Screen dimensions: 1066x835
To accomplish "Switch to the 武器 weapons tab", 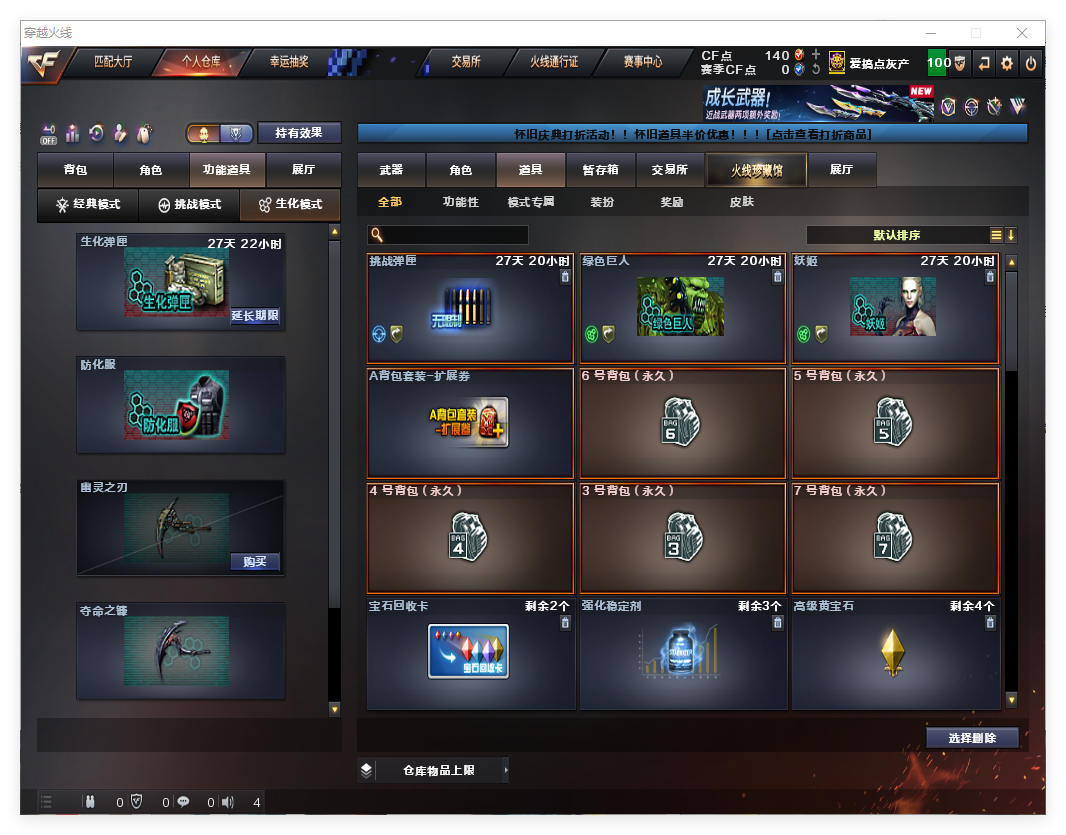I will (x=391, y=170).
